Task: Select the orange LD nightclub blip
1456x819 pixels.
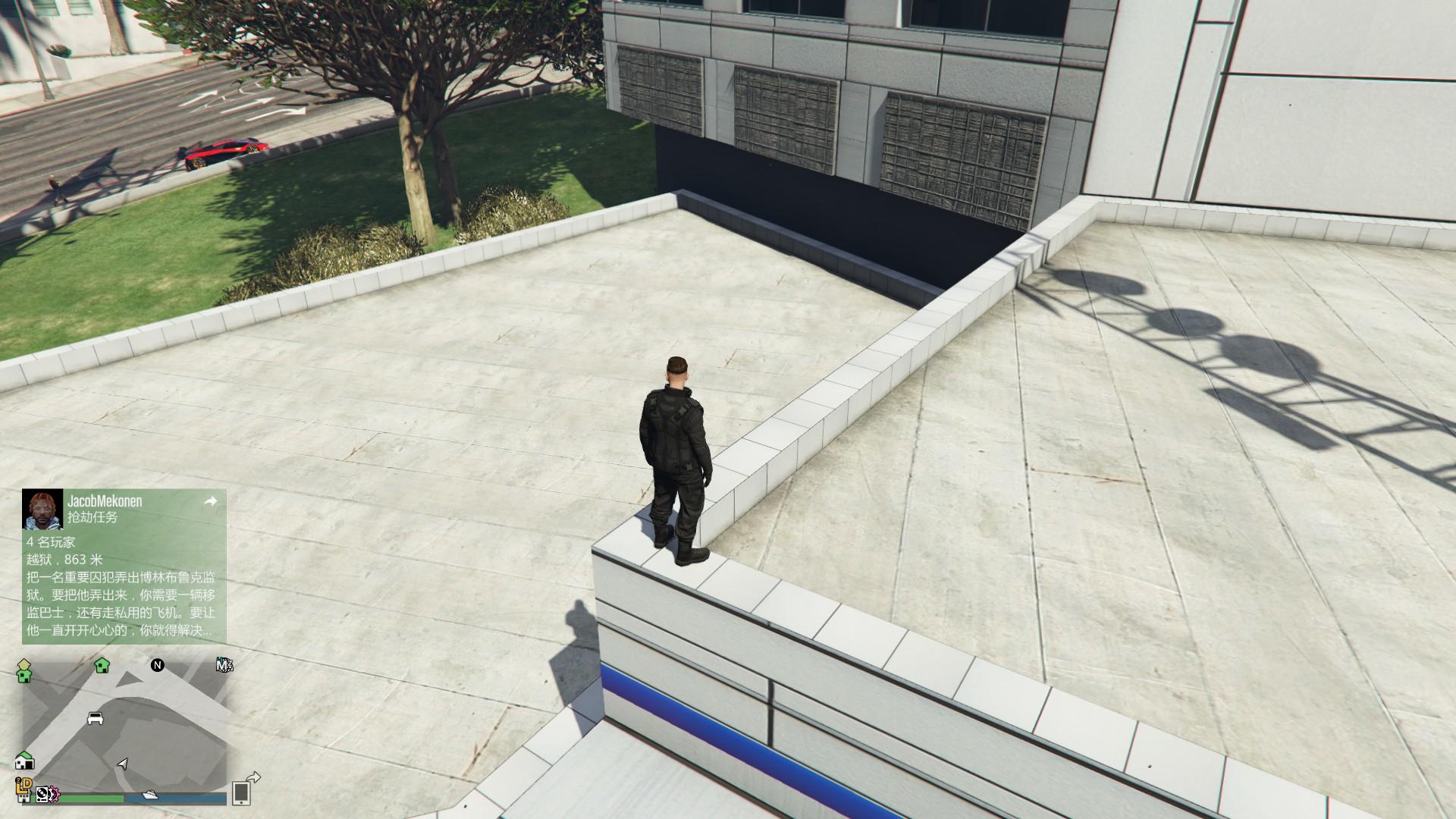Action: pyautogui.click(x=25, y=788)
